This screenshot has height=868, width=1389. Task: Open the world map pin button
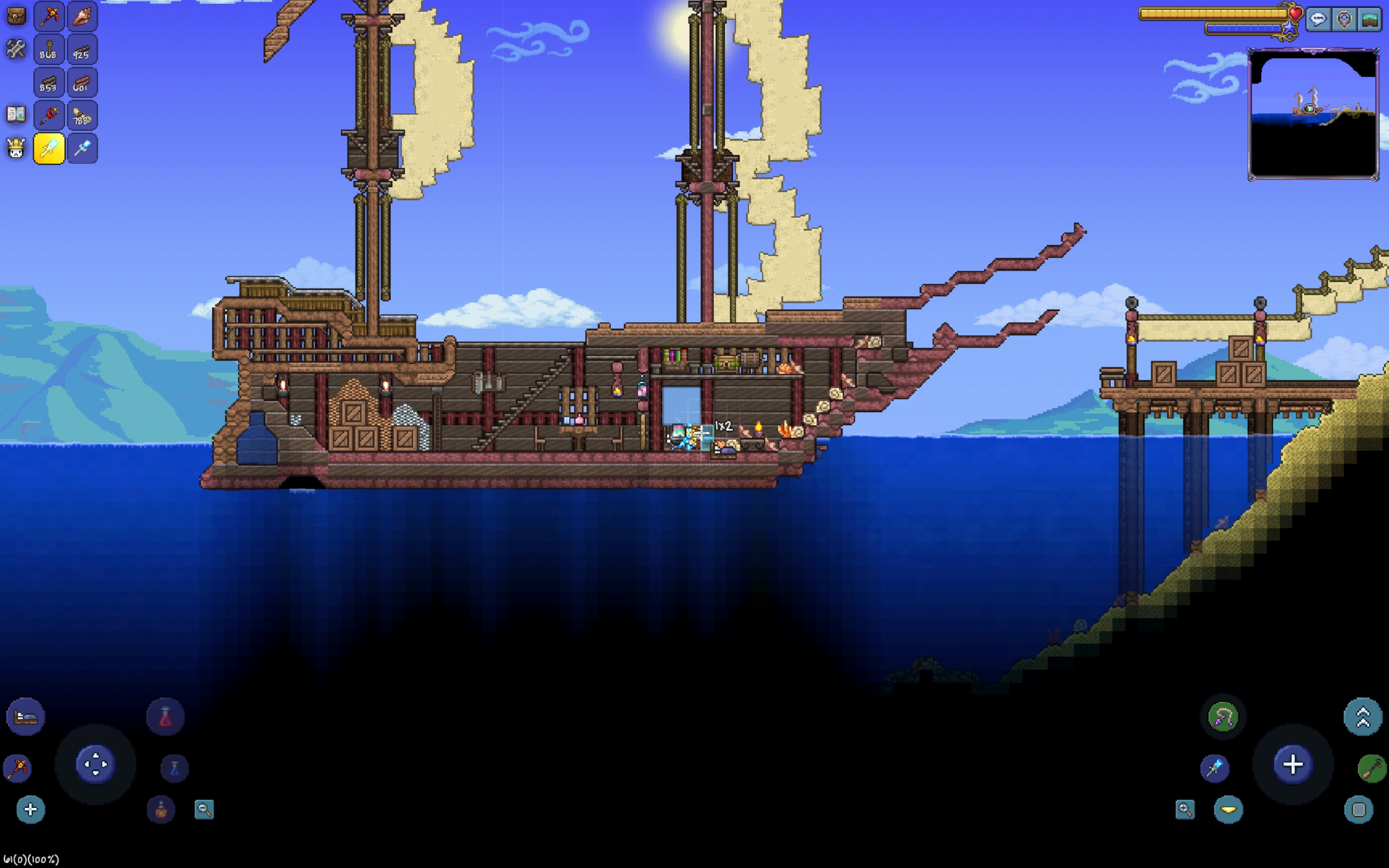point(1343,20)
